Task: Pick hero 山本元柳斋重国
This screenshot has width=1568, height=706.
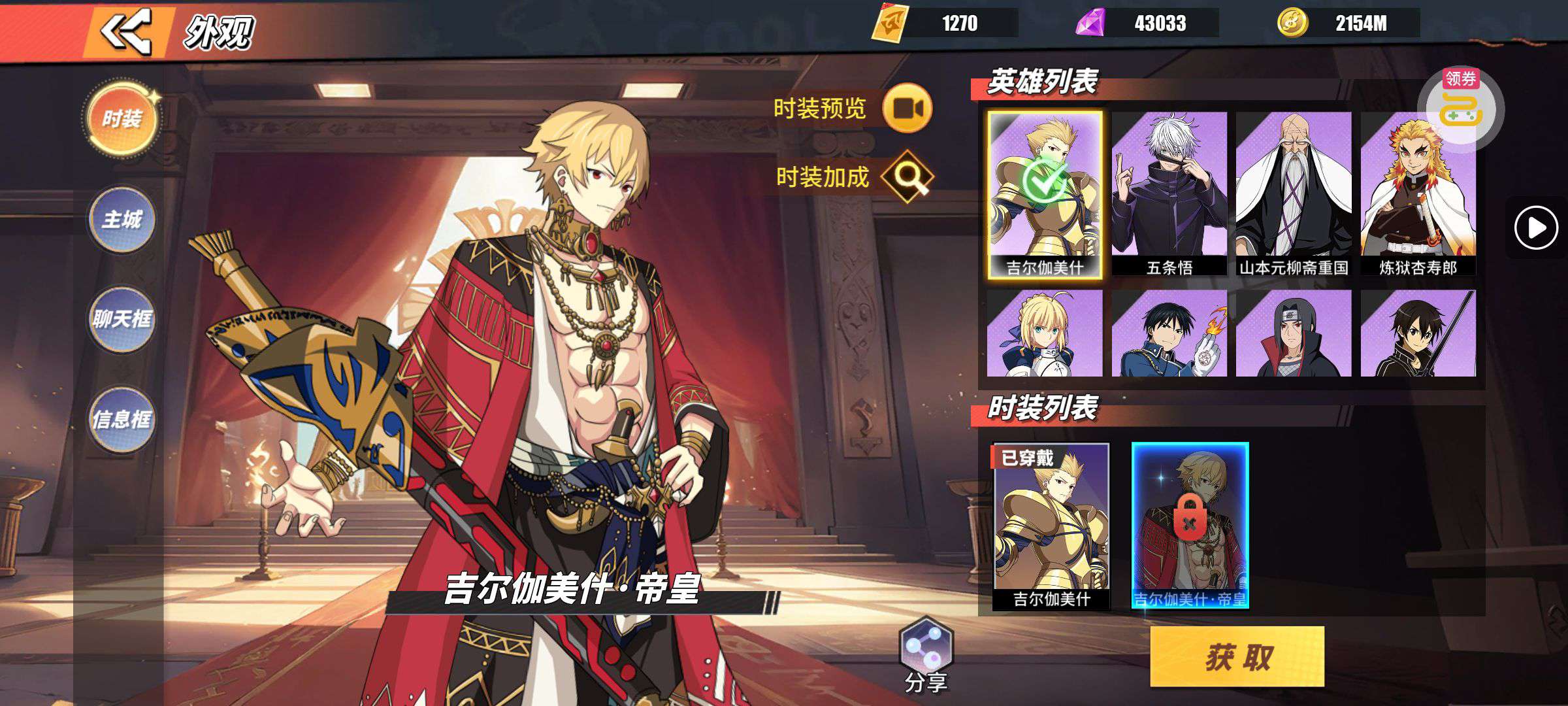Action: tap(1294, 193)
